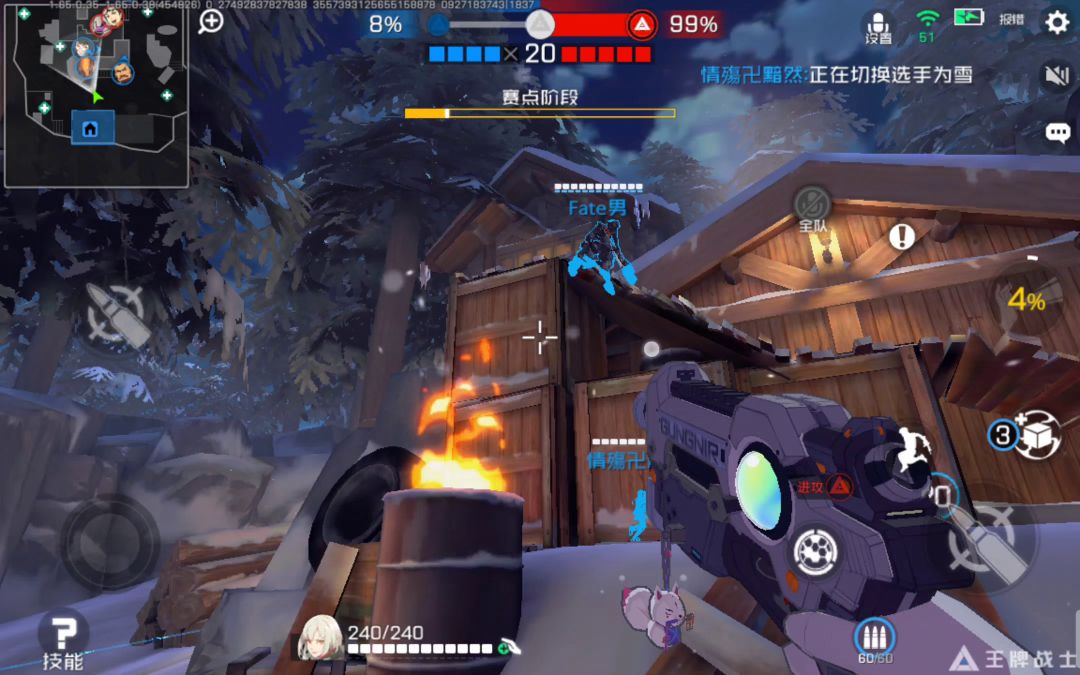Tap the exclamation mark alert icon
Image resolution: width=1080 pixels, height=675 pixels.
pyautogui.click(x=902, y=237)
